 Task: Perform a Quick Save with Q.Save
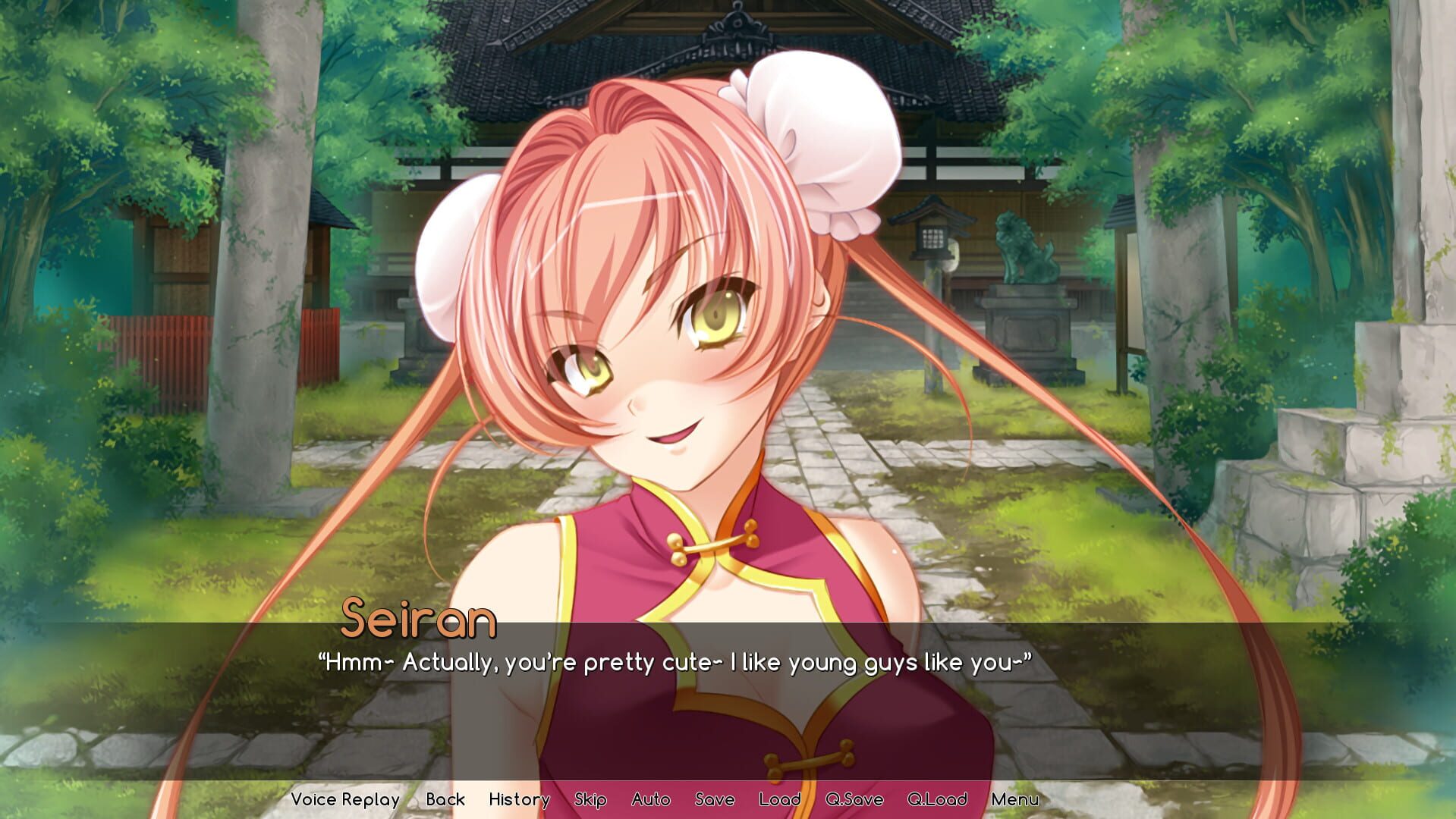click(x=854, y=799)
